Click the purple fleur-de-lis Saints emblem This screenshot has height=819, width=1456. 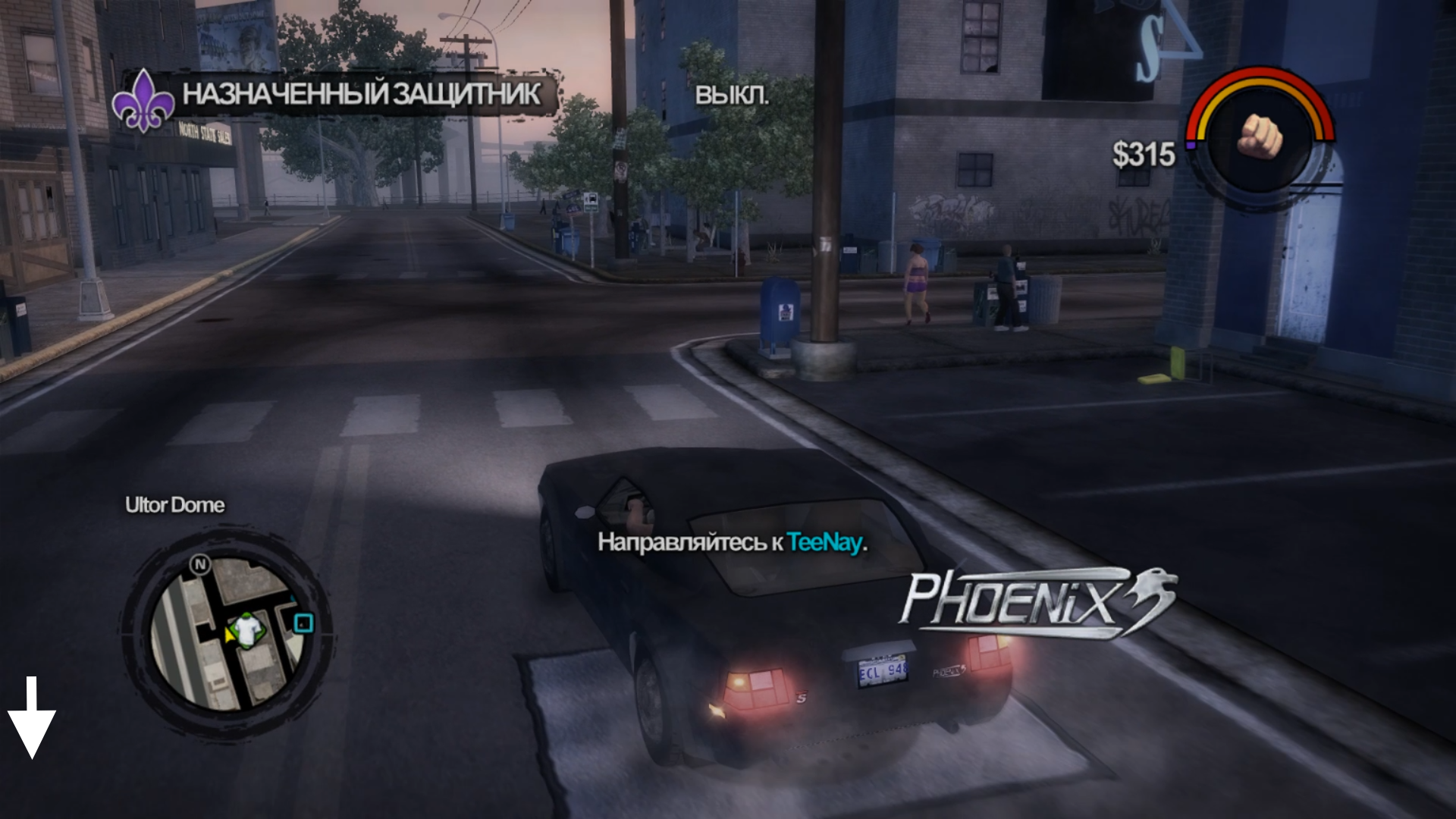[x=143, y=101]
